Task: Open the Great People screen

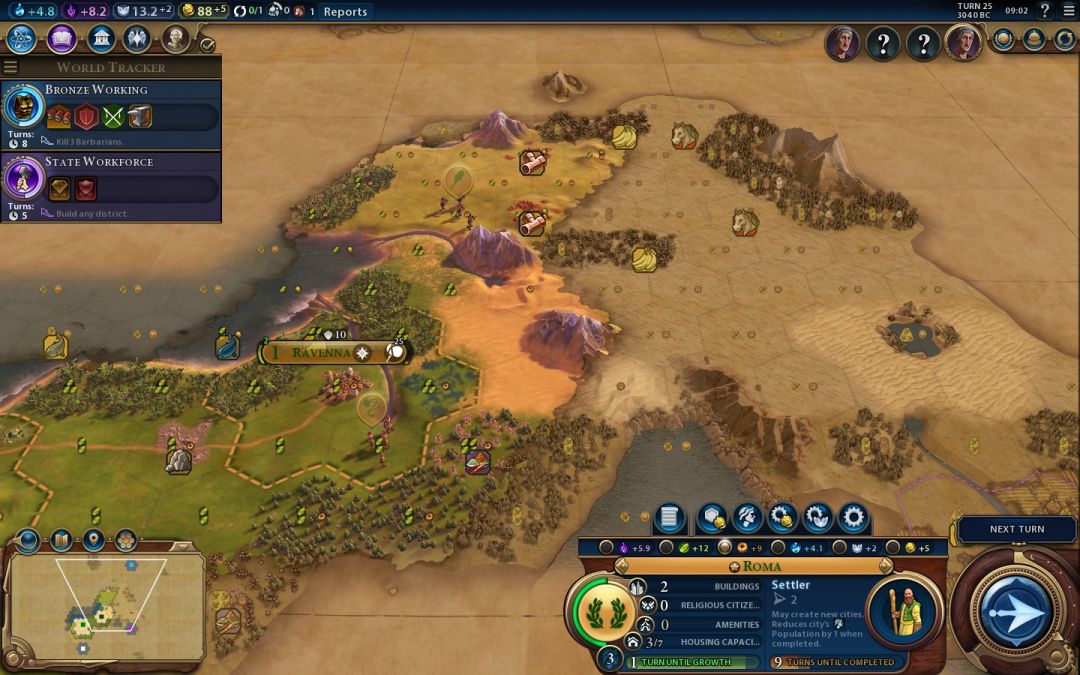Action: click(176, 39)
